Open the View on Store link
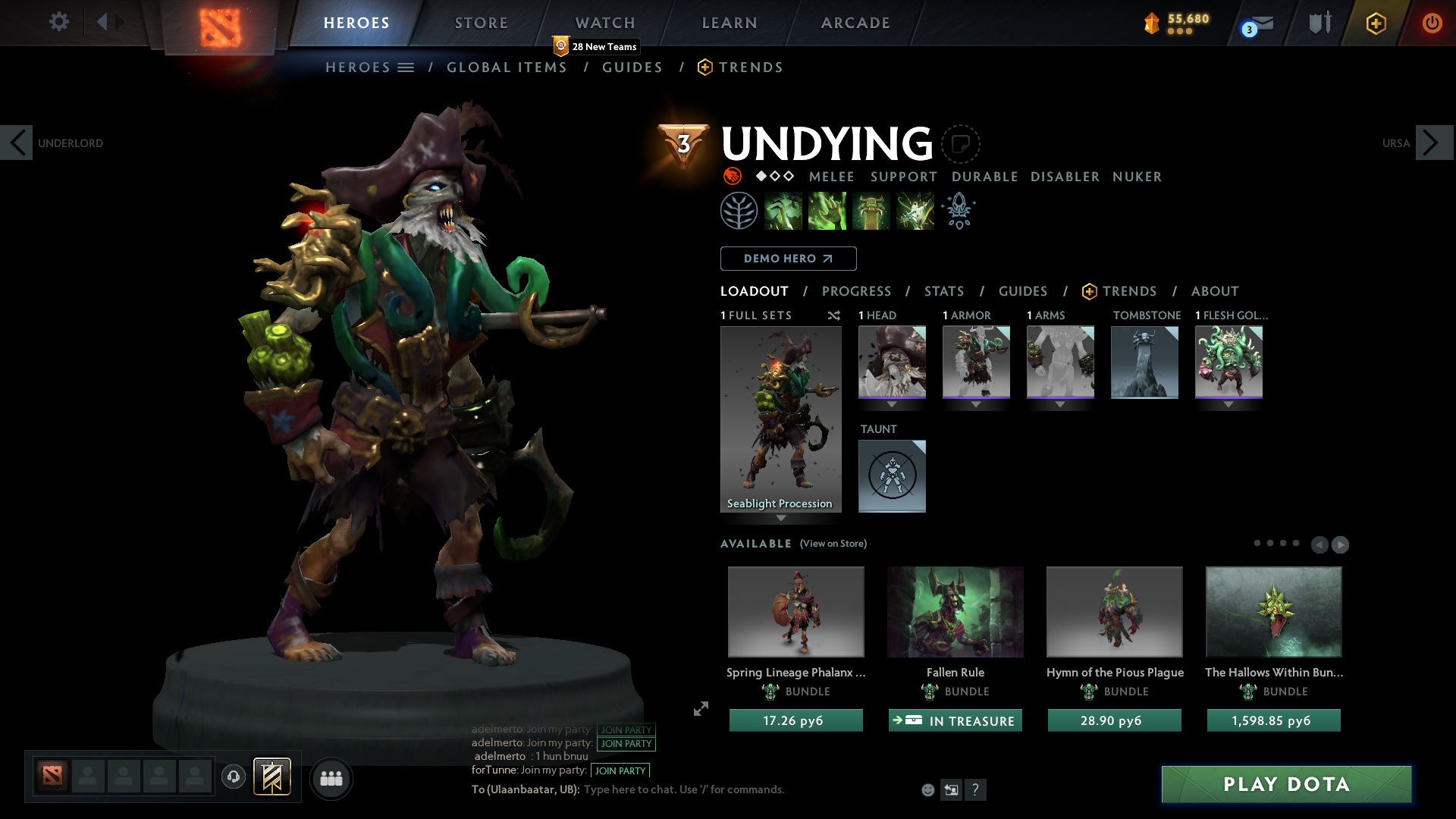1456x819 pixels. coord(833,544)
